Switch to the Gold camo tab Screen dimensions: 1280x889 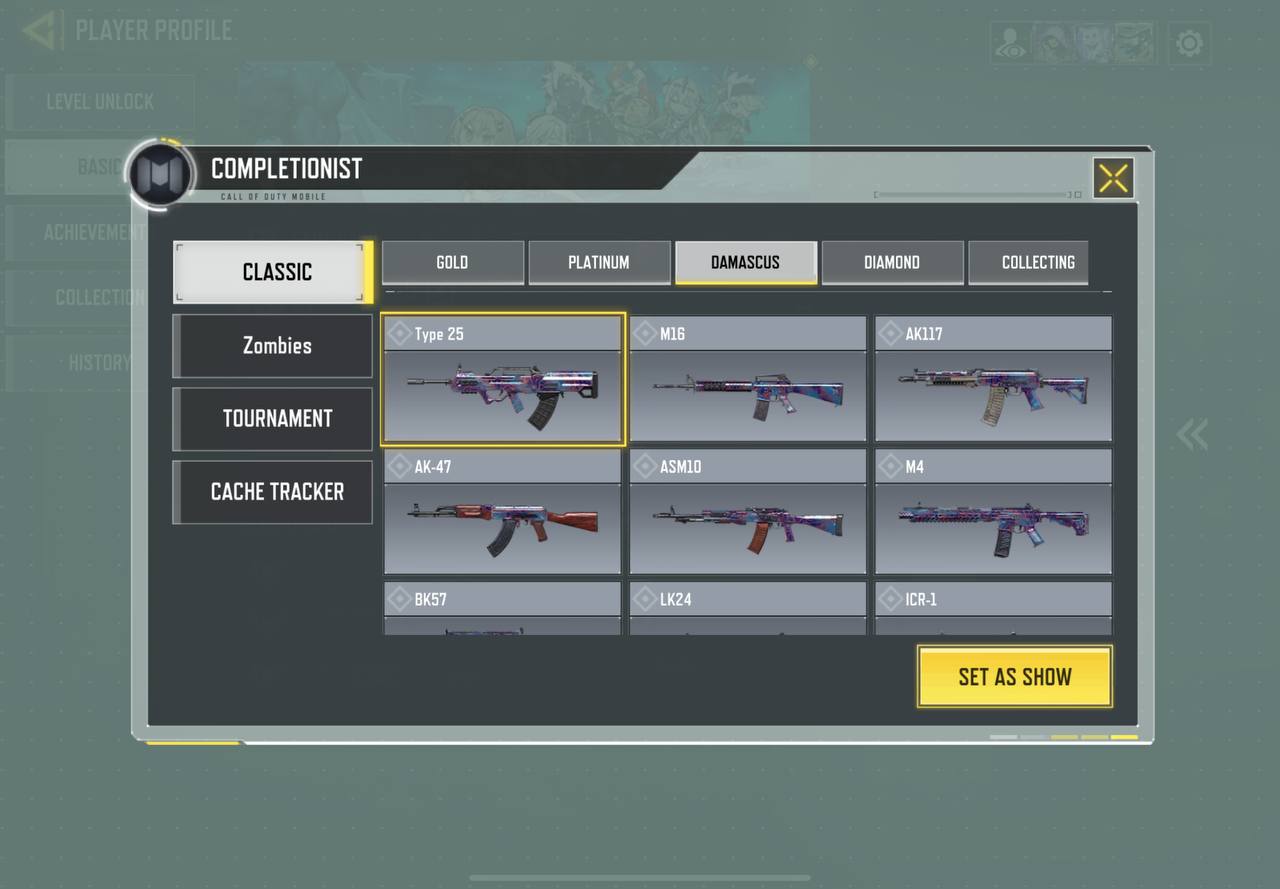click(x=452, y=263)
